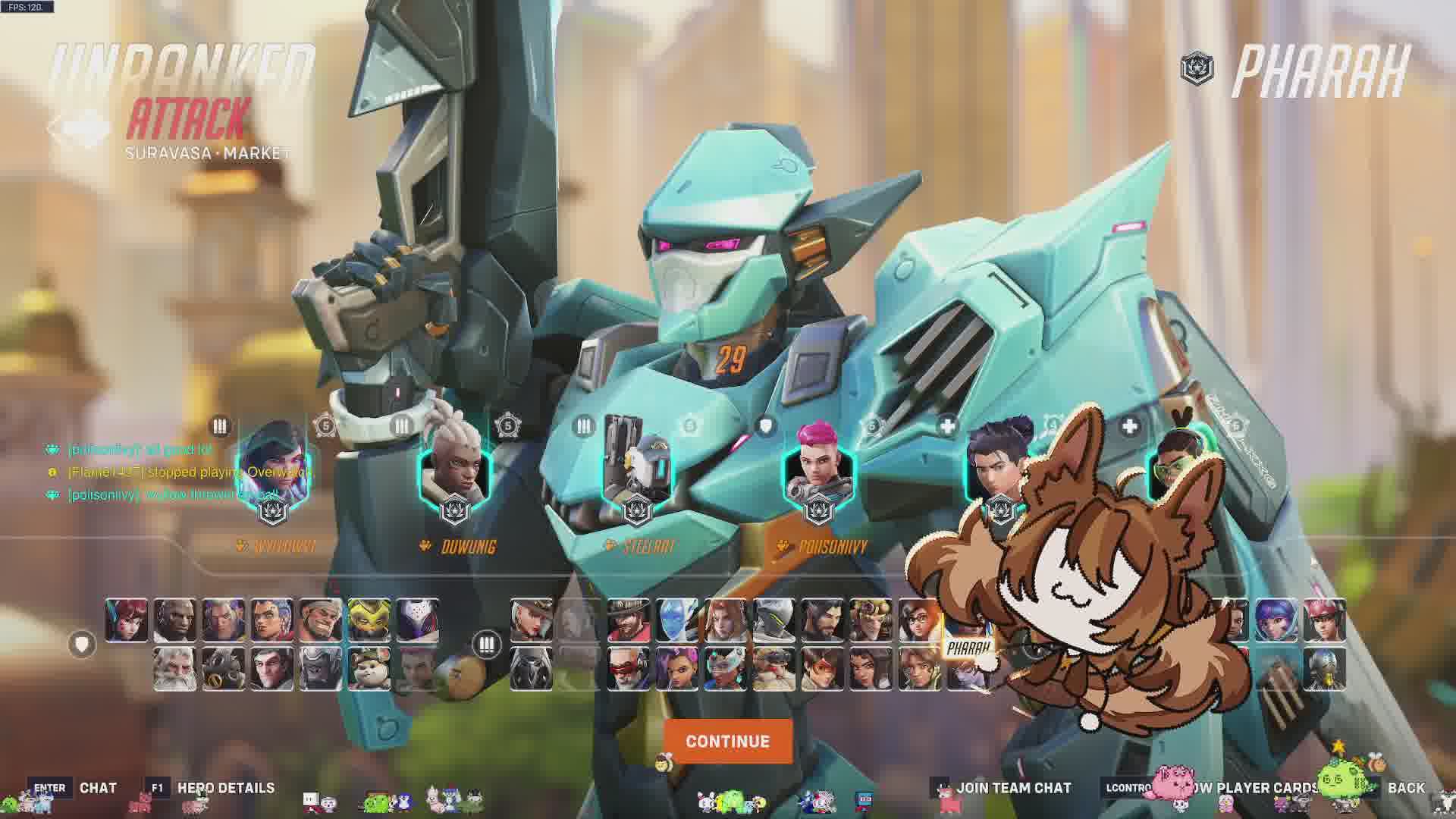
Task: Choose Ashe from the damage heroes
Action: [x=531, y=620]
